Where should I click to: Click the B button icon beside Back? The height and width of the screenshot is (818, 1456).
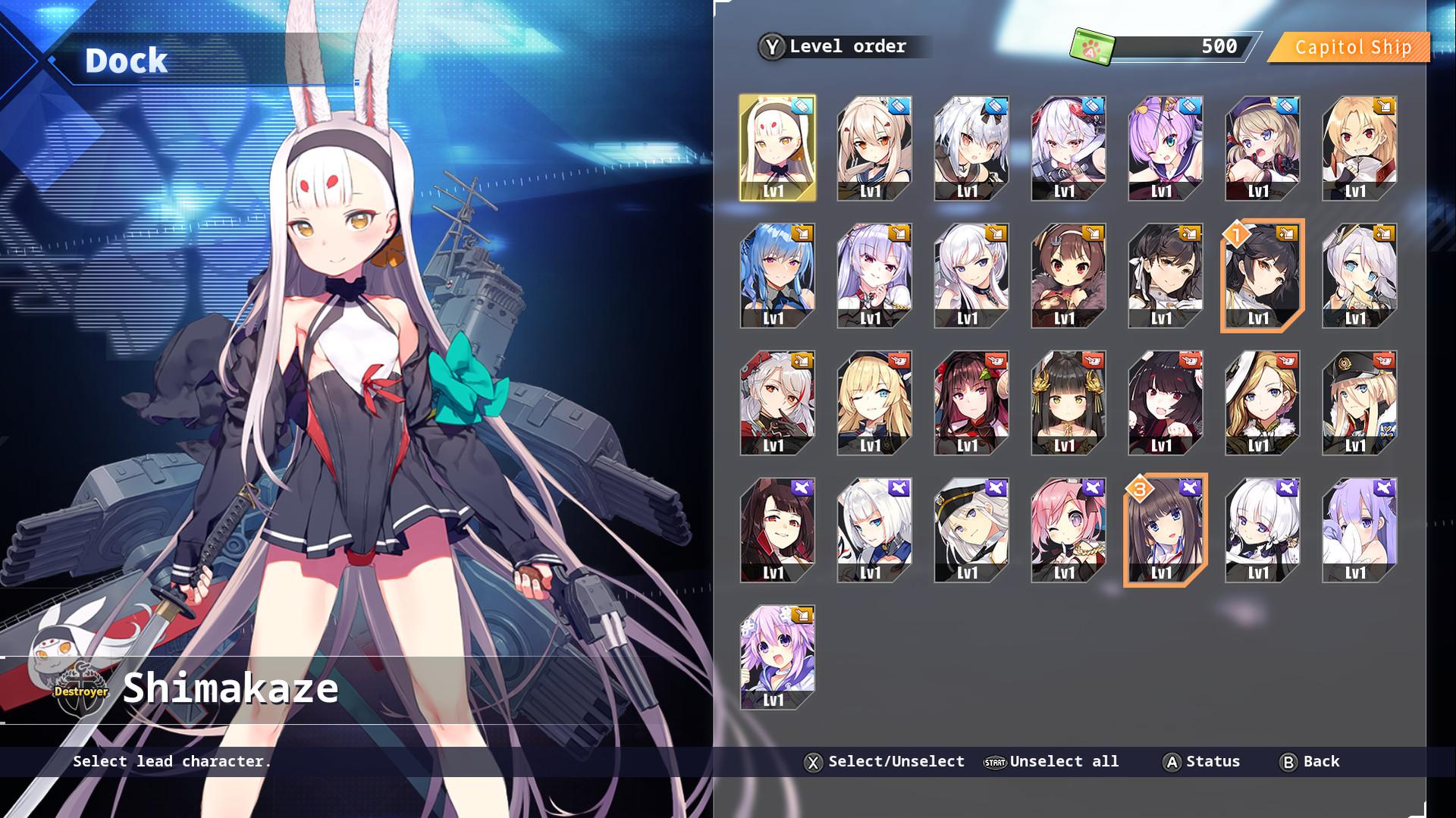coord(1287,761)
